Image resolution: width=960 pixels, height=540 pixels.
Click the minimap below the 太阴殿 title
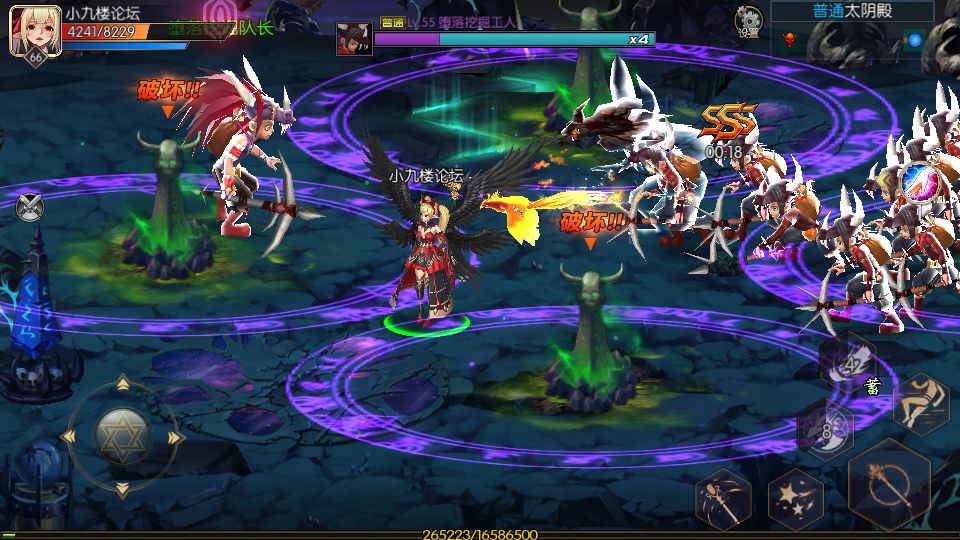[852, 40]
